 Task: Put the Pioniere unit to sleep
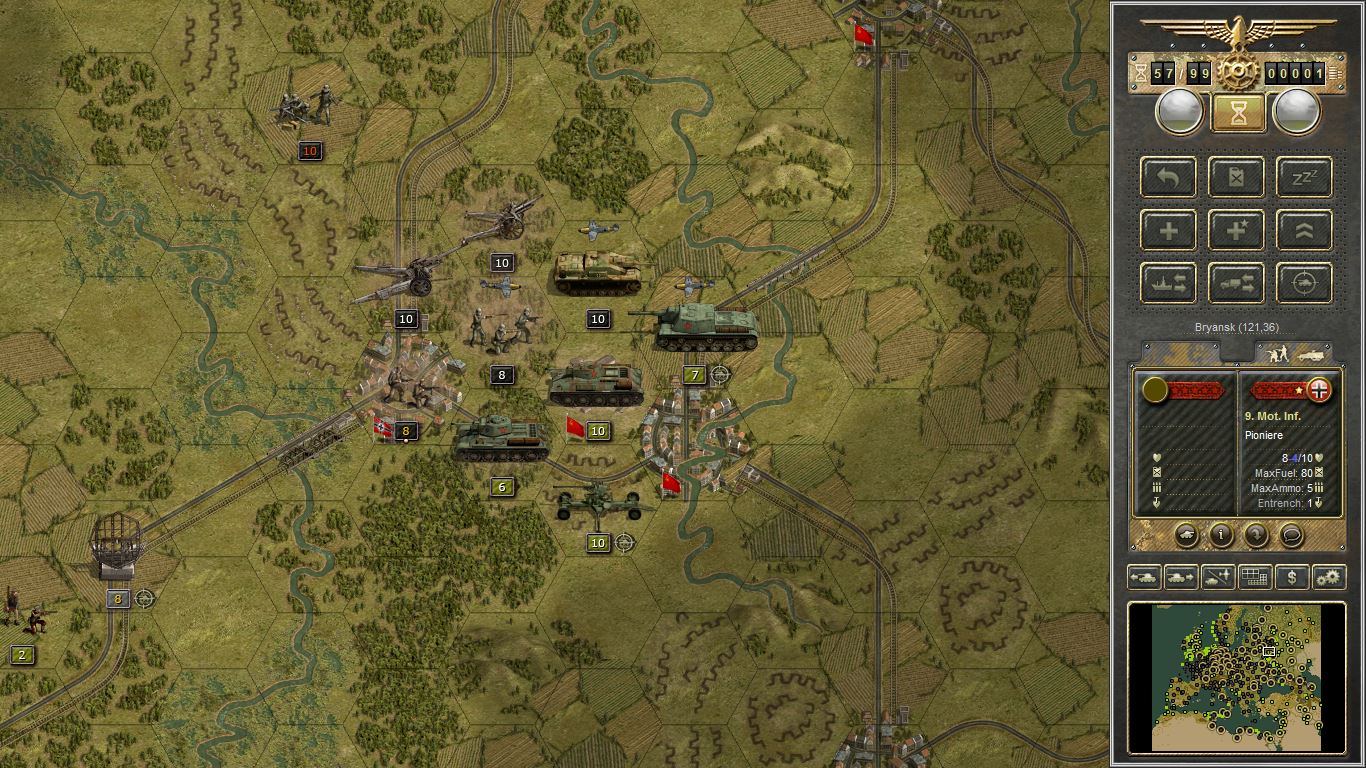[x=1303, y=178]
